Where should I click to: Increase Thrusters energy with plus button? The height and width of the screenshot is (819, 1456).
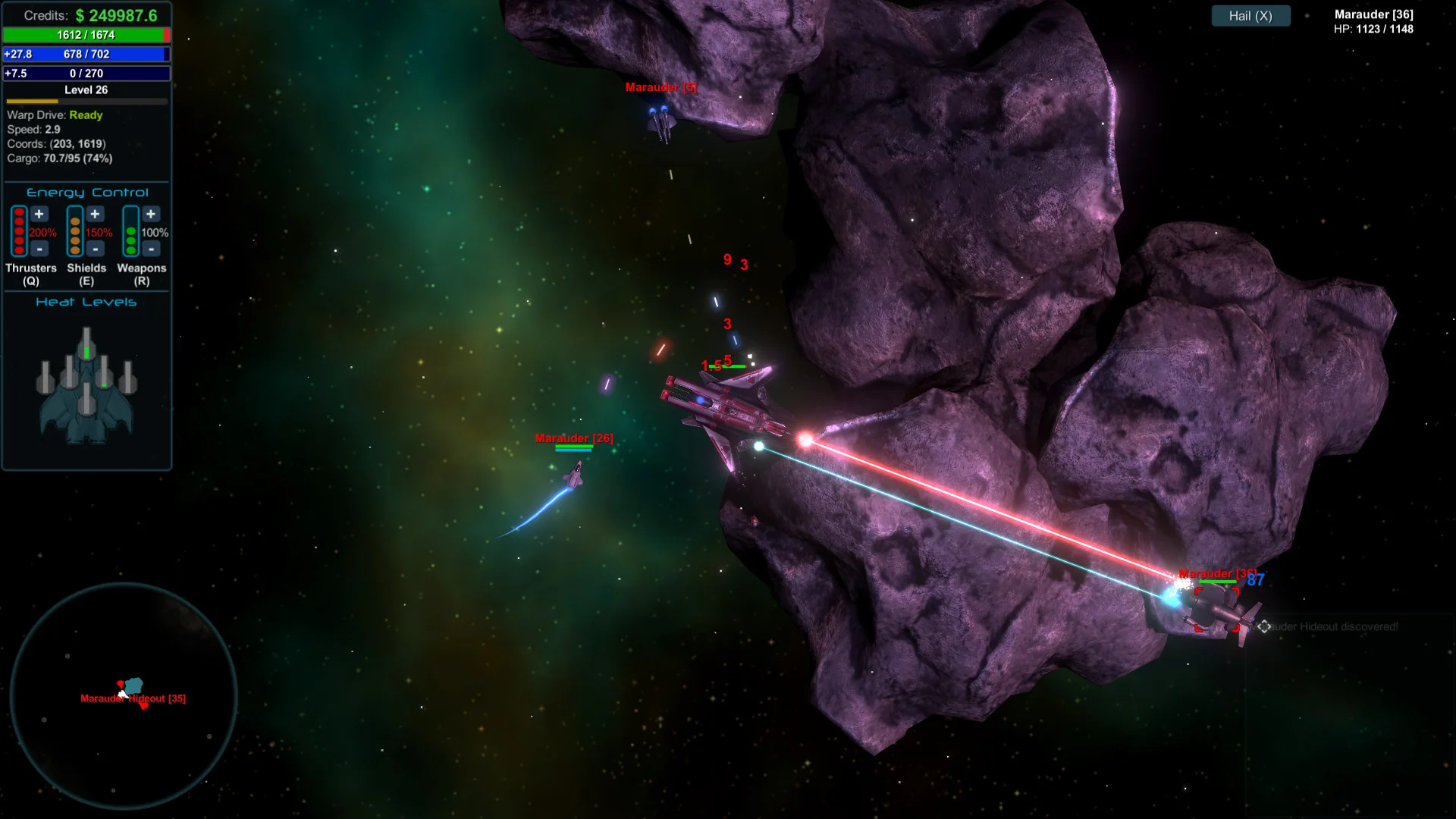click(39, 215)
